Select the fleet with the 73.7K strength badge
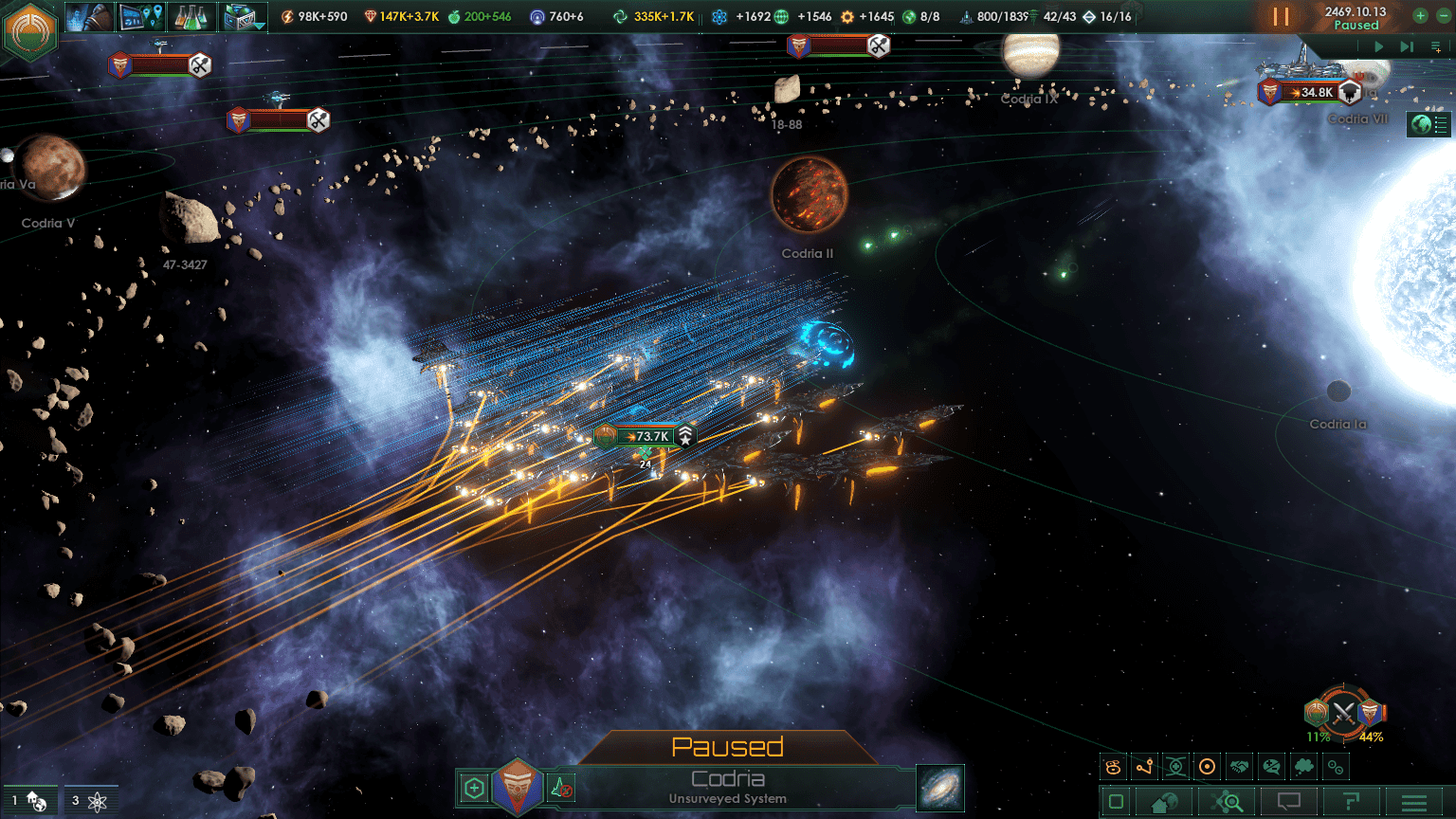The width and height of the screenshot is (1456, 819). point(645,436)
